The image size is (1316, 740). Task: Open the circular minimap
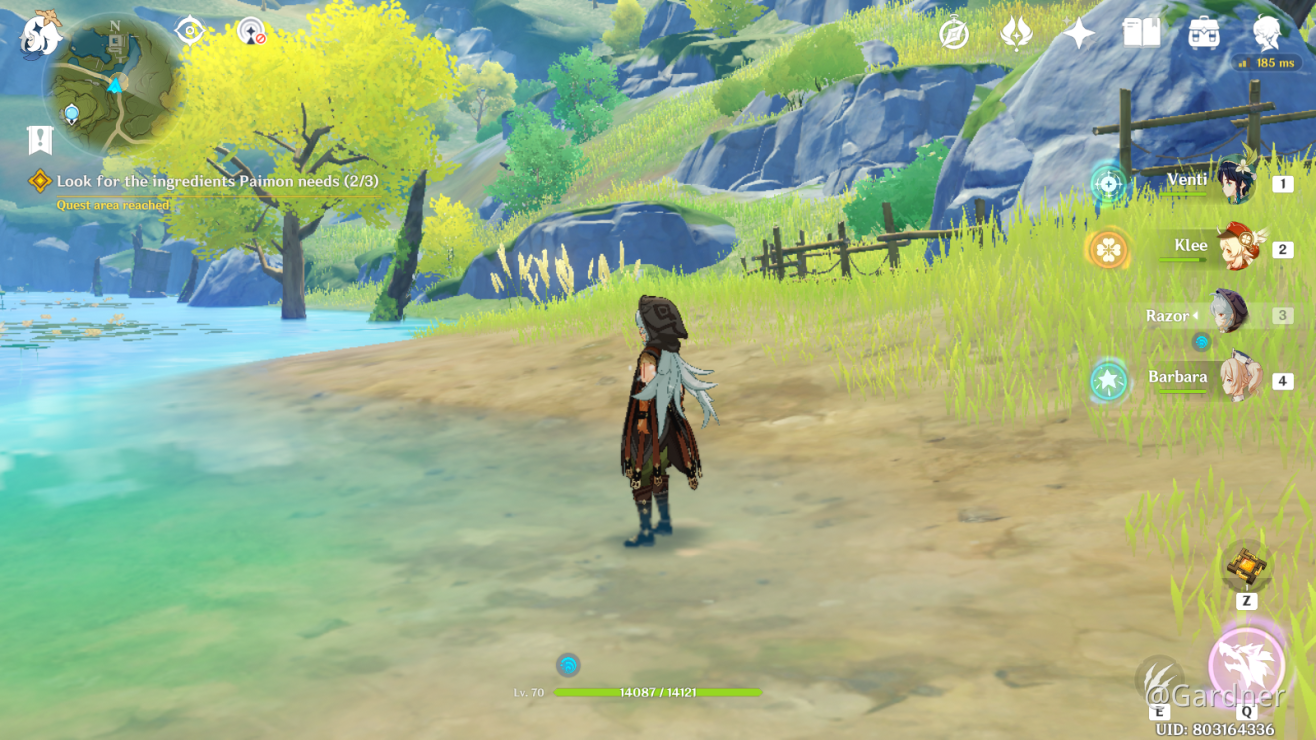coord(112,83)
